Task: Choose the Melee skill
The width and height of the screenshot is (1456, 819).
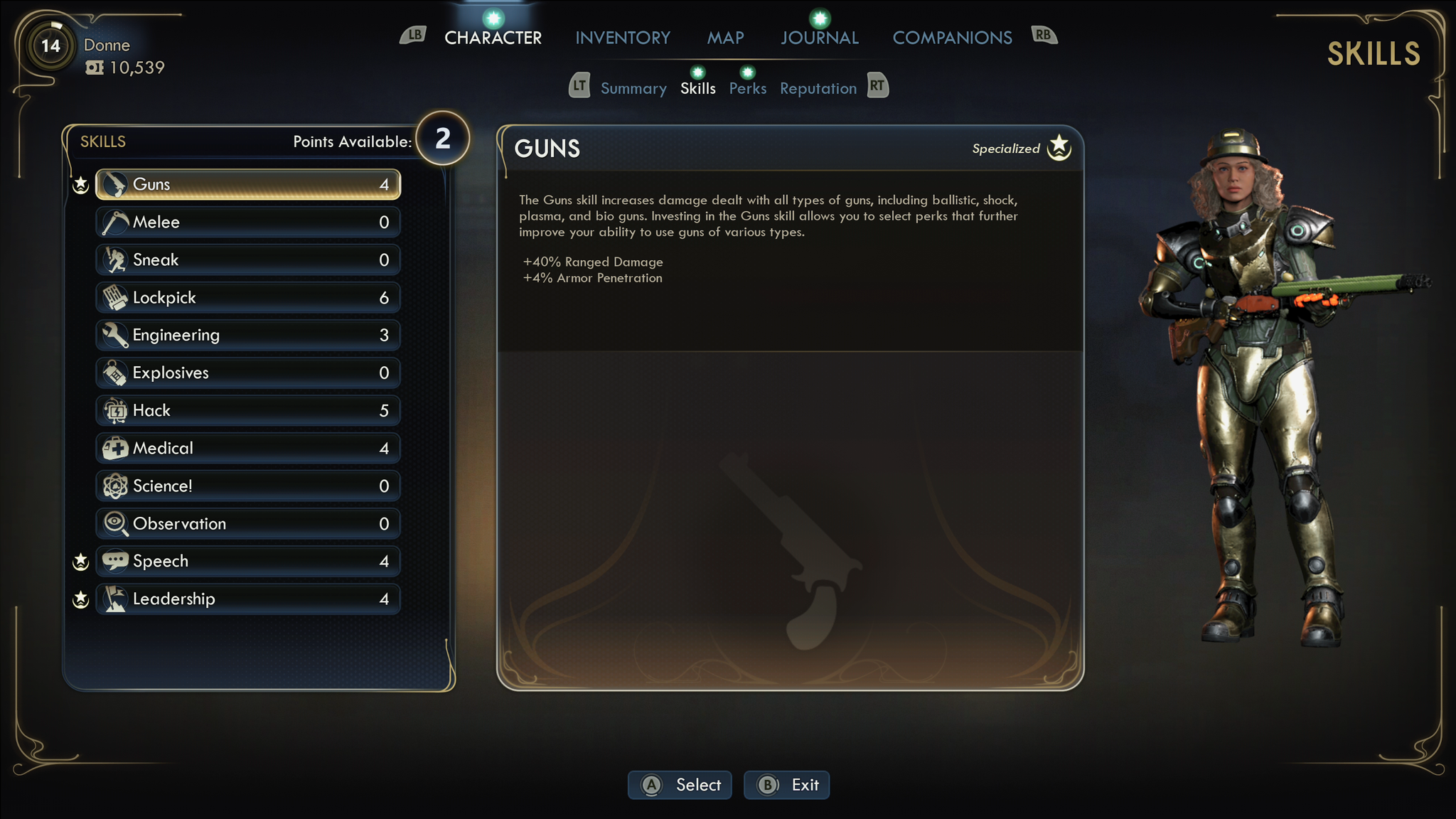Action: pos(247,223)
